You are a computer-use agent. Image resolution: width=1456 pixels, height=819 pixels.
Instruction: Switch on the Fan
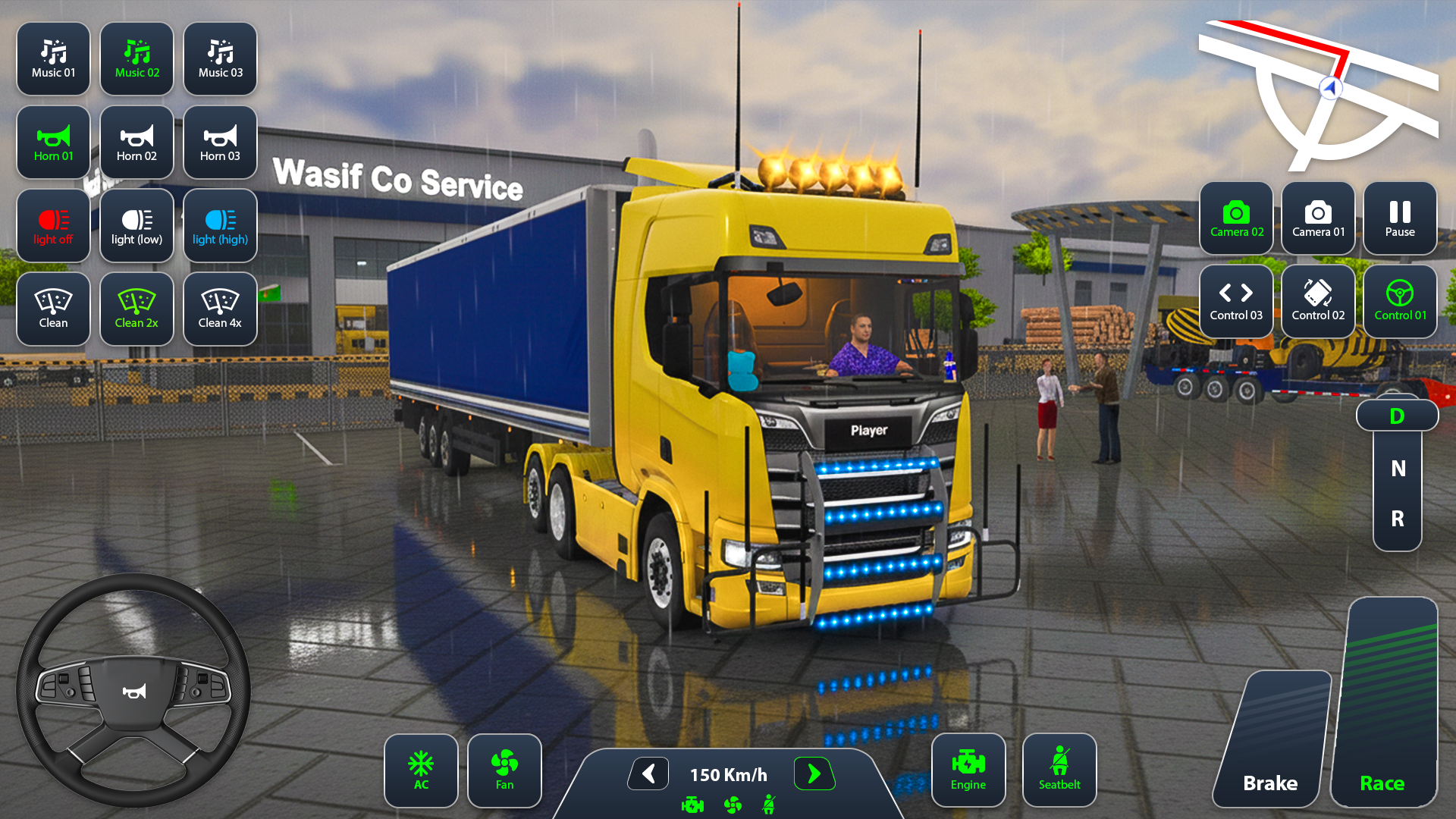tap(504, 770)
